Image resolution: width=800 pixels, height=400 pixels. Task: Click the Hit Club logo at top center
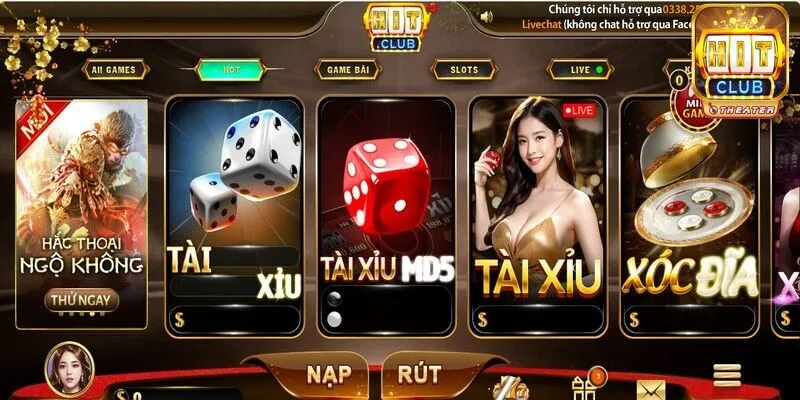(394, 27)
